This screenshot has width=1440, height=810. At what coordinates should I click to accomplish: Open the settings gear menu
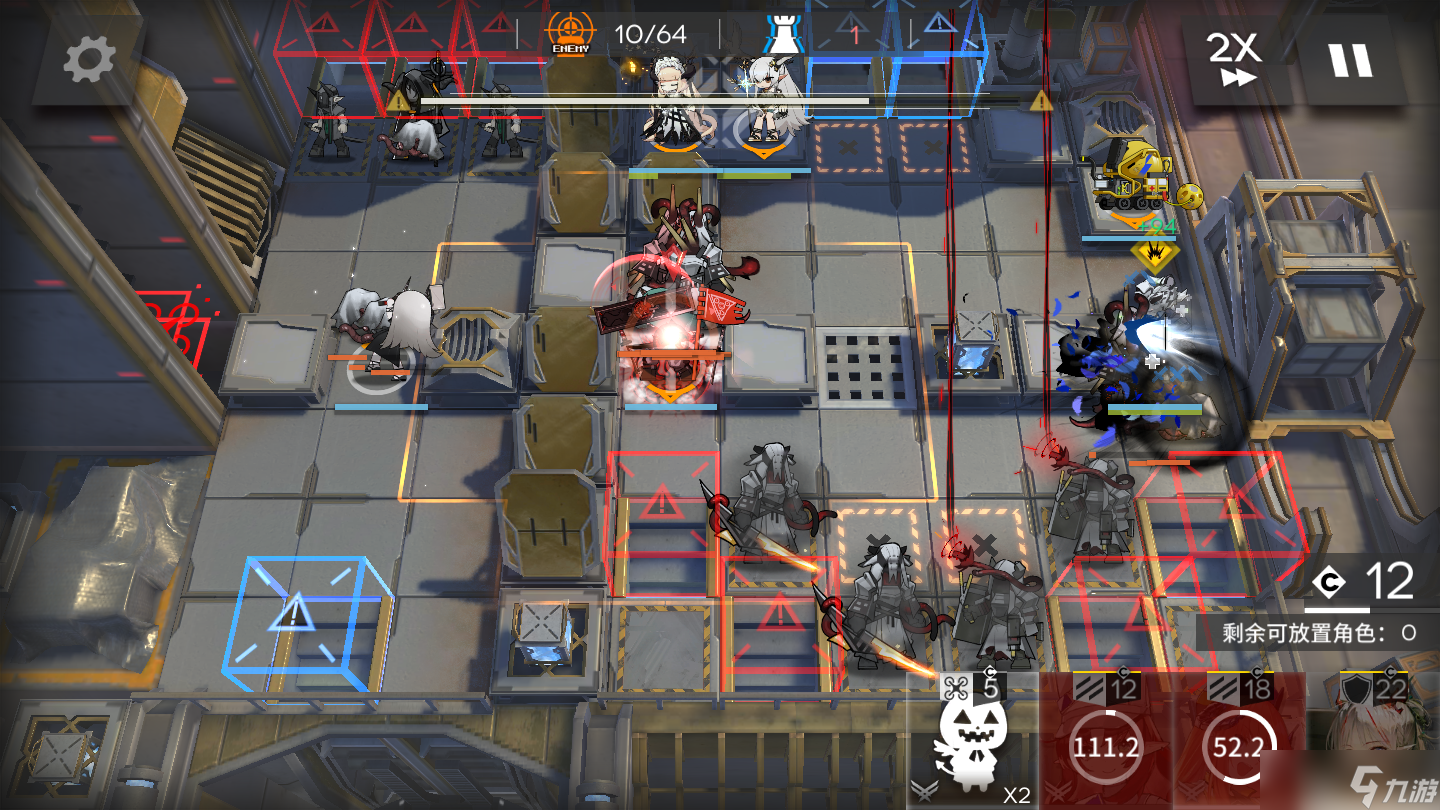pyautogui.click(x=89, y=61)
